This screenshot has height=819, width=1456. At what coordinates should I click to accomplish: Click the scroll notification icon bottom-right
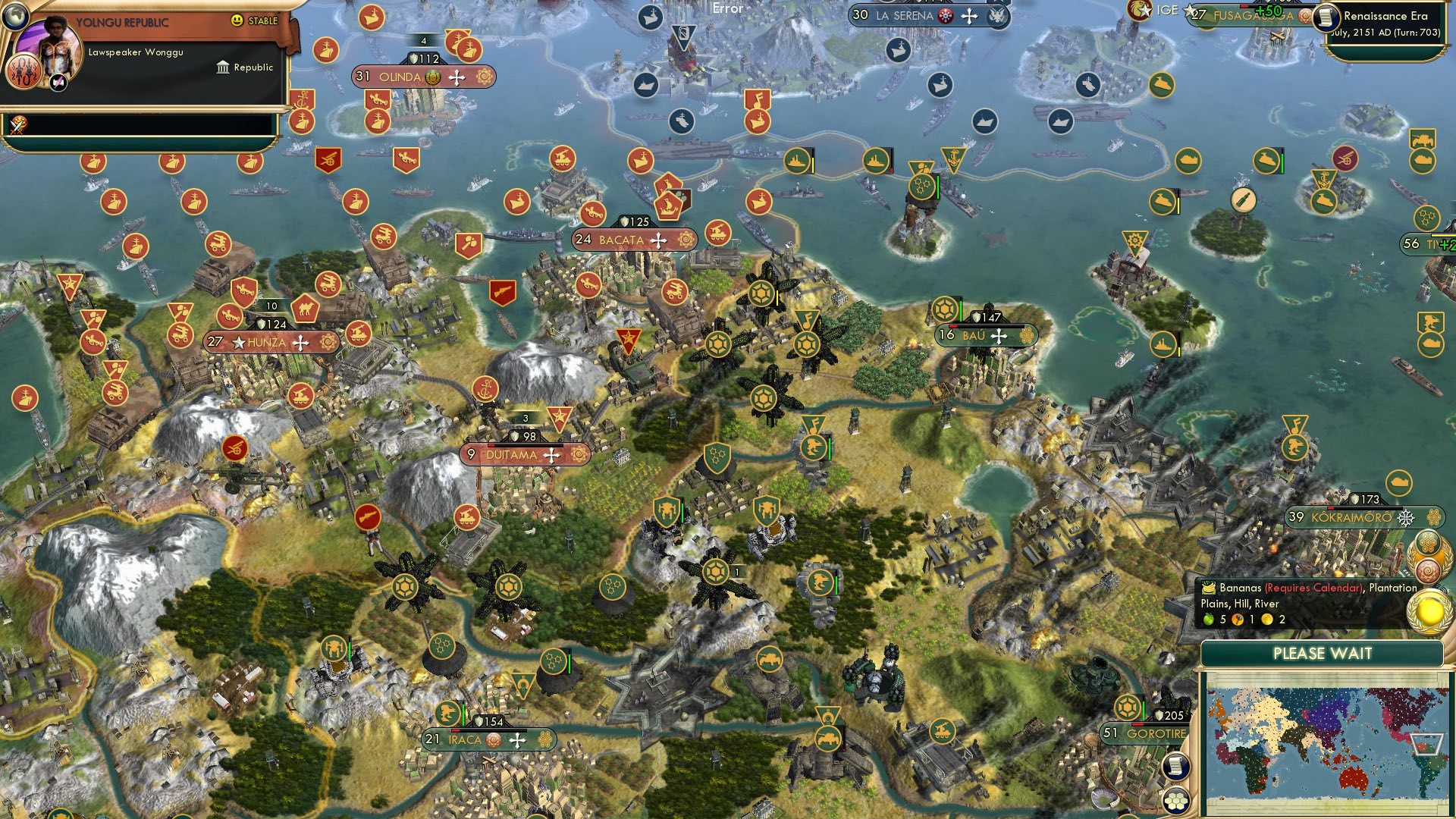pyautogui.click(x=1176, y=767)
